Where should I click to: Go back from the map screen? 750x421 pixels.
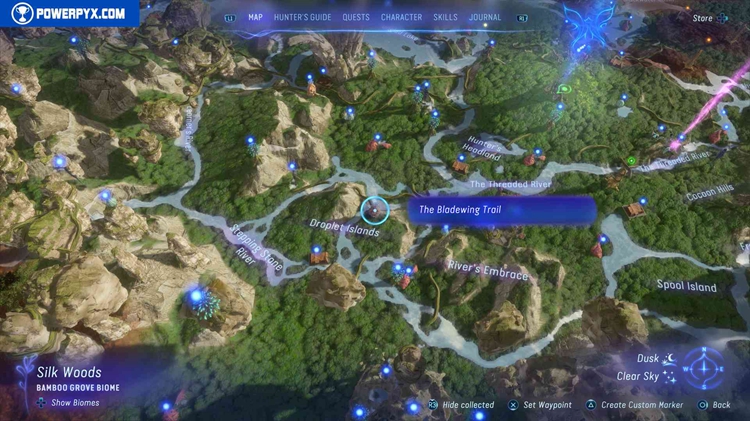click(x=722, y=405)
